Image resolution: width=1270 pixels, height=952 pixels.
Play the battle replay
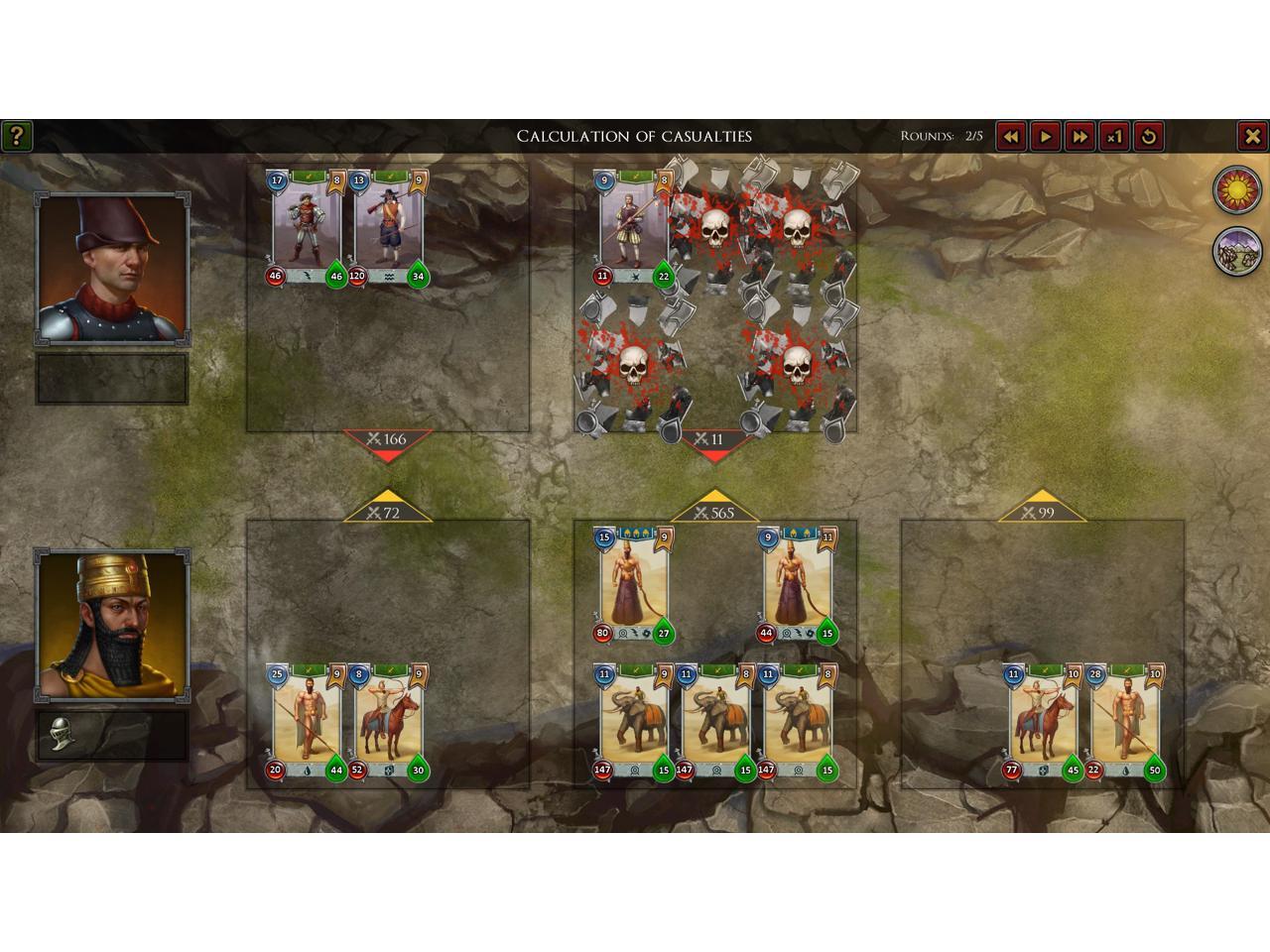coord(1045,136)
